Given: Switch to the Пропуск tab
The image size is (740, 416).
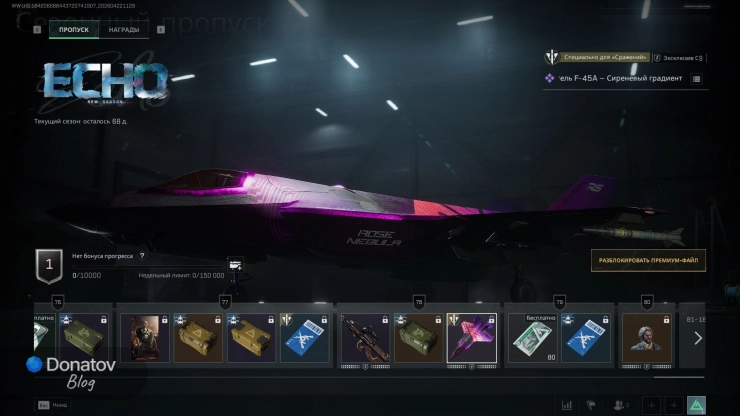Looking at the screenshot, I should tap(73, 30).
